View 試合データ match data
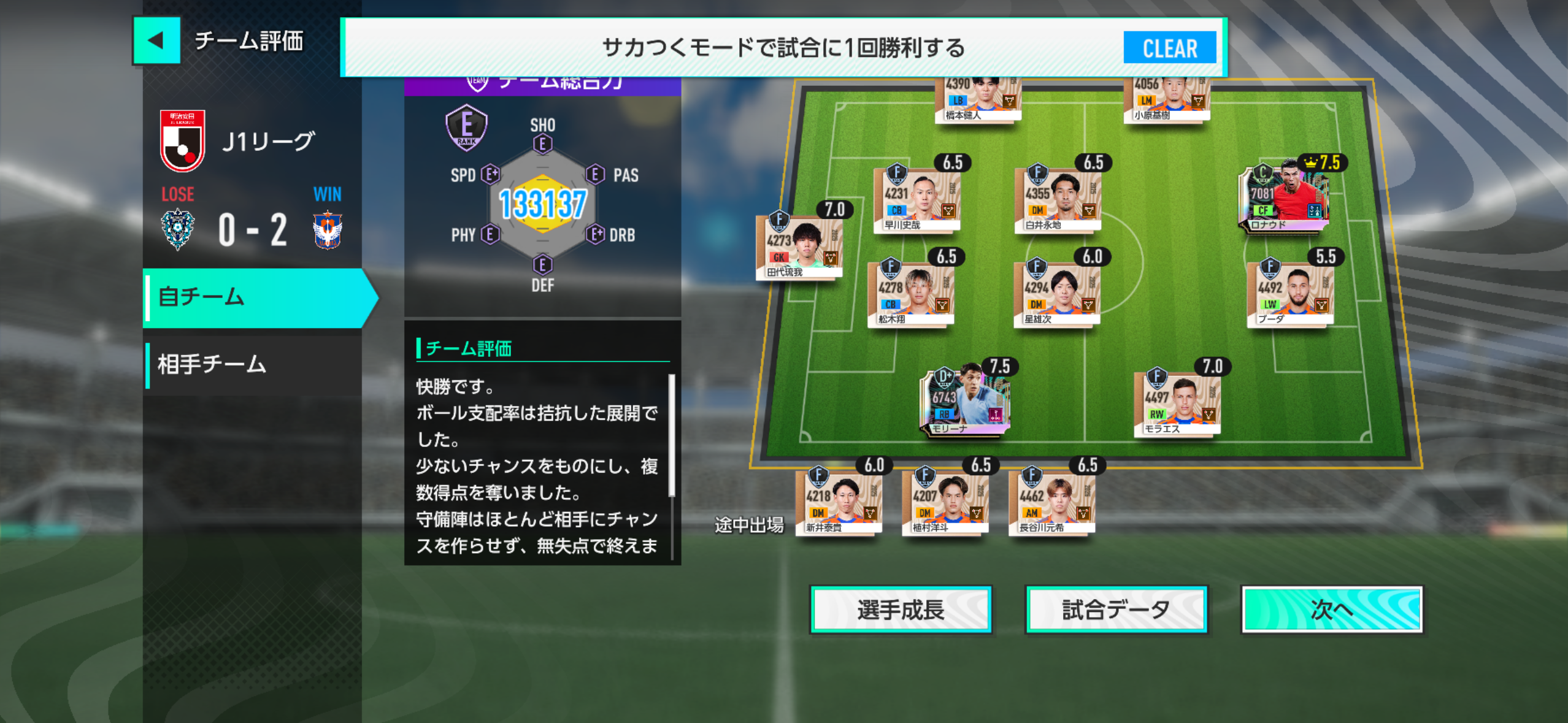Viewport: 1568px width, 723px height. [1116, 610]
